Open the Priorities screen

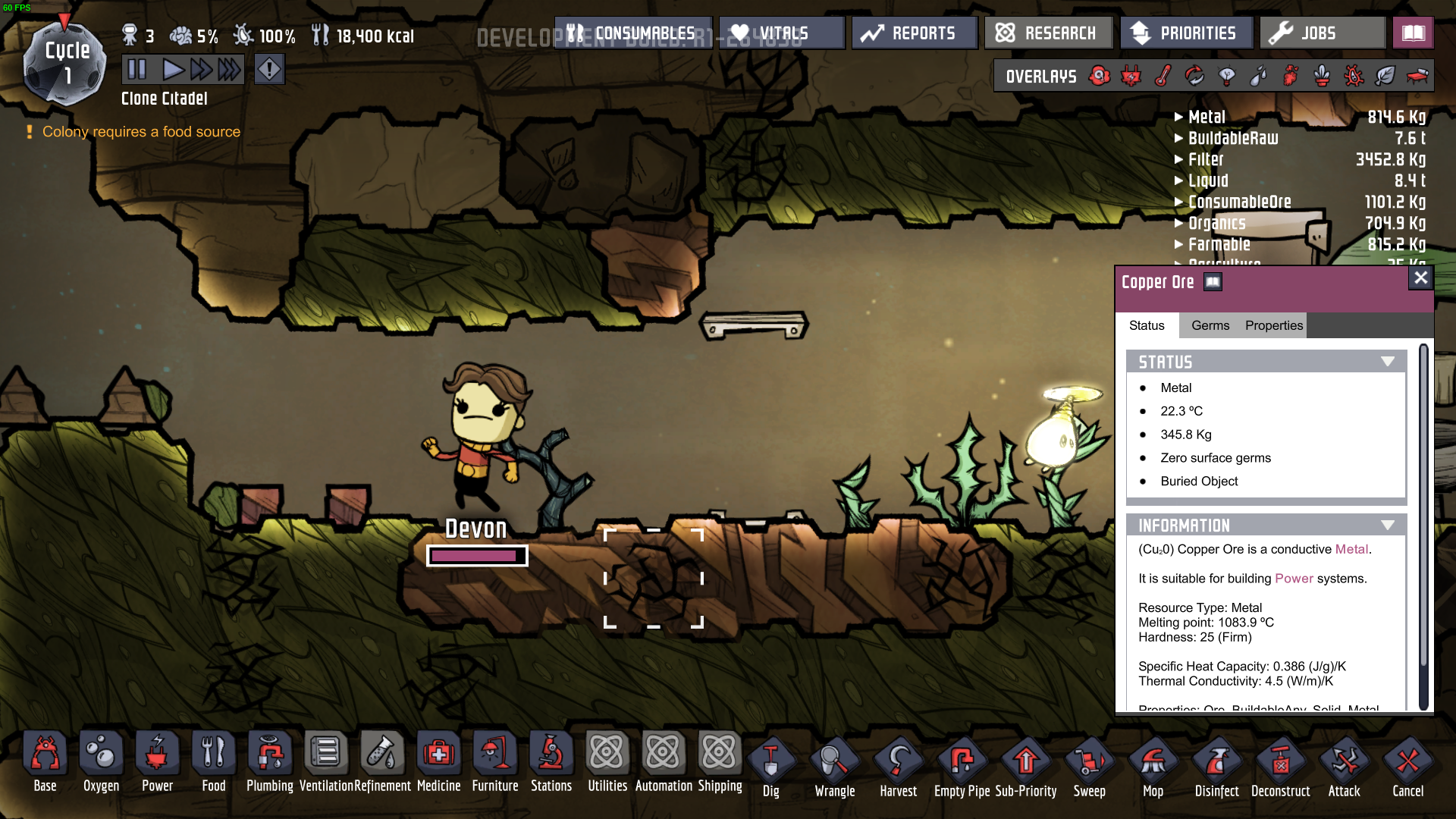(1185, 33)
